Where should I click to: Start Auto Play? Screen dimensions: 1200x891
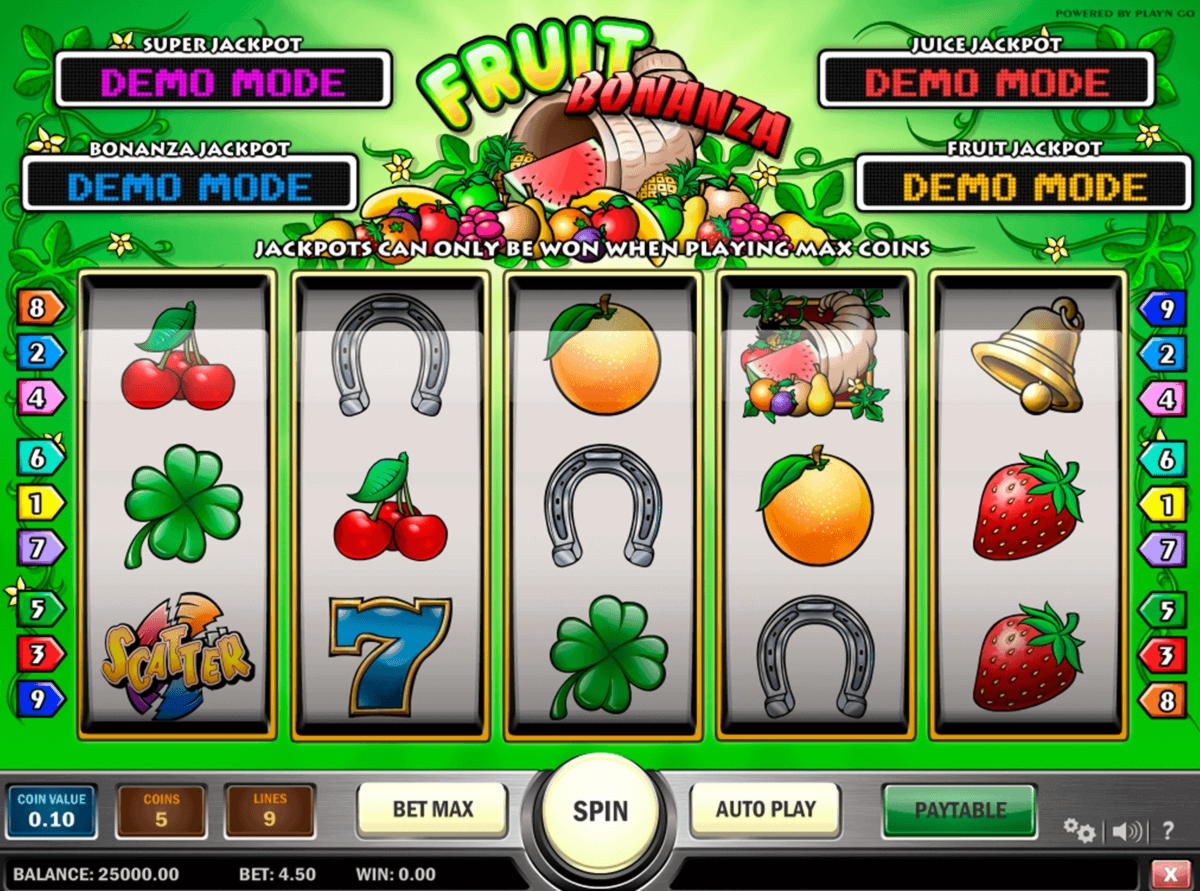coord(765,809)
